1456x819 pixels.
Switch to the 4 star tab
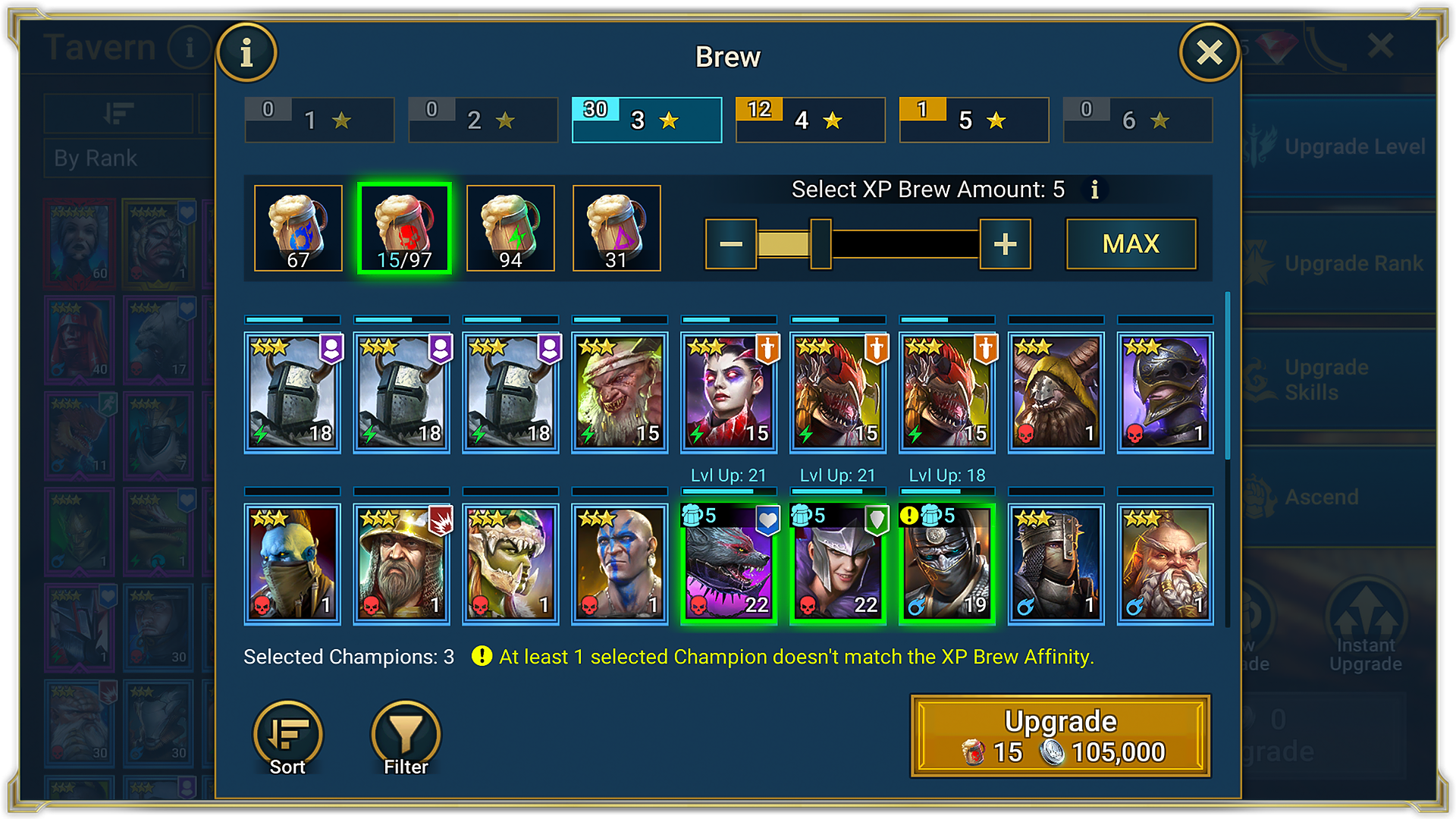pos(810,120)
